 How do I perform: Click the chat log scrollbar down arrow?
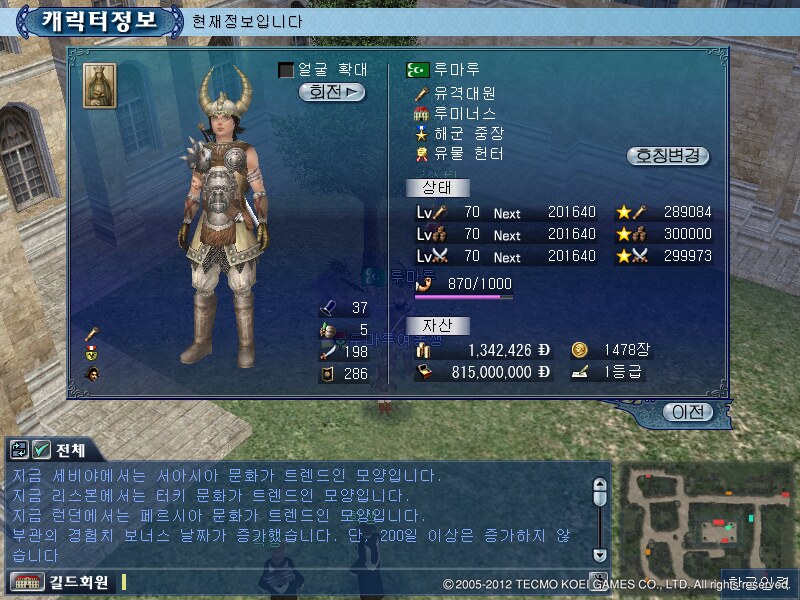coord(599,555)
